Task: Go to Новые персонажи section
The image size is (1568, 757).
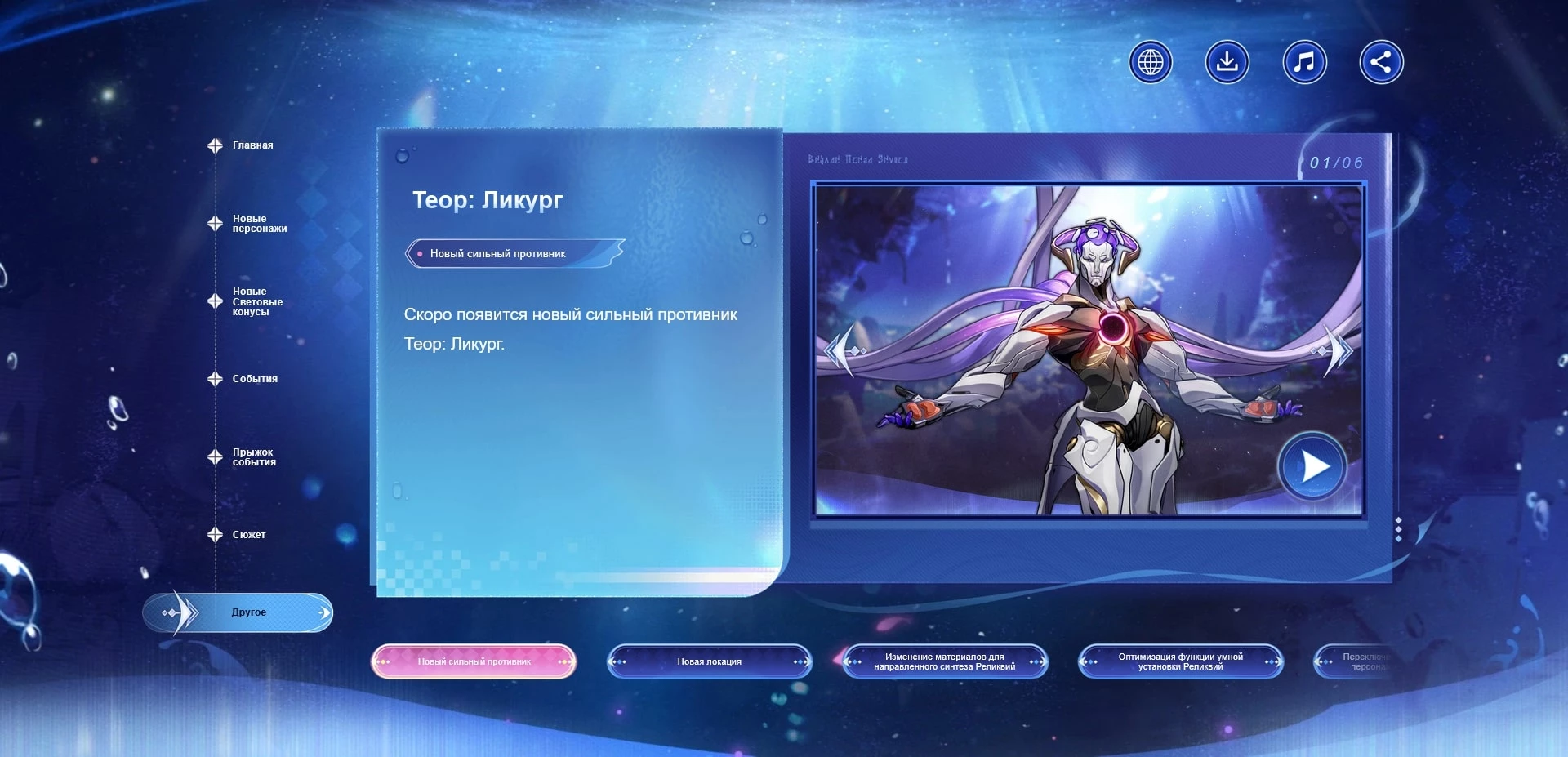Action: pos(259,224)
